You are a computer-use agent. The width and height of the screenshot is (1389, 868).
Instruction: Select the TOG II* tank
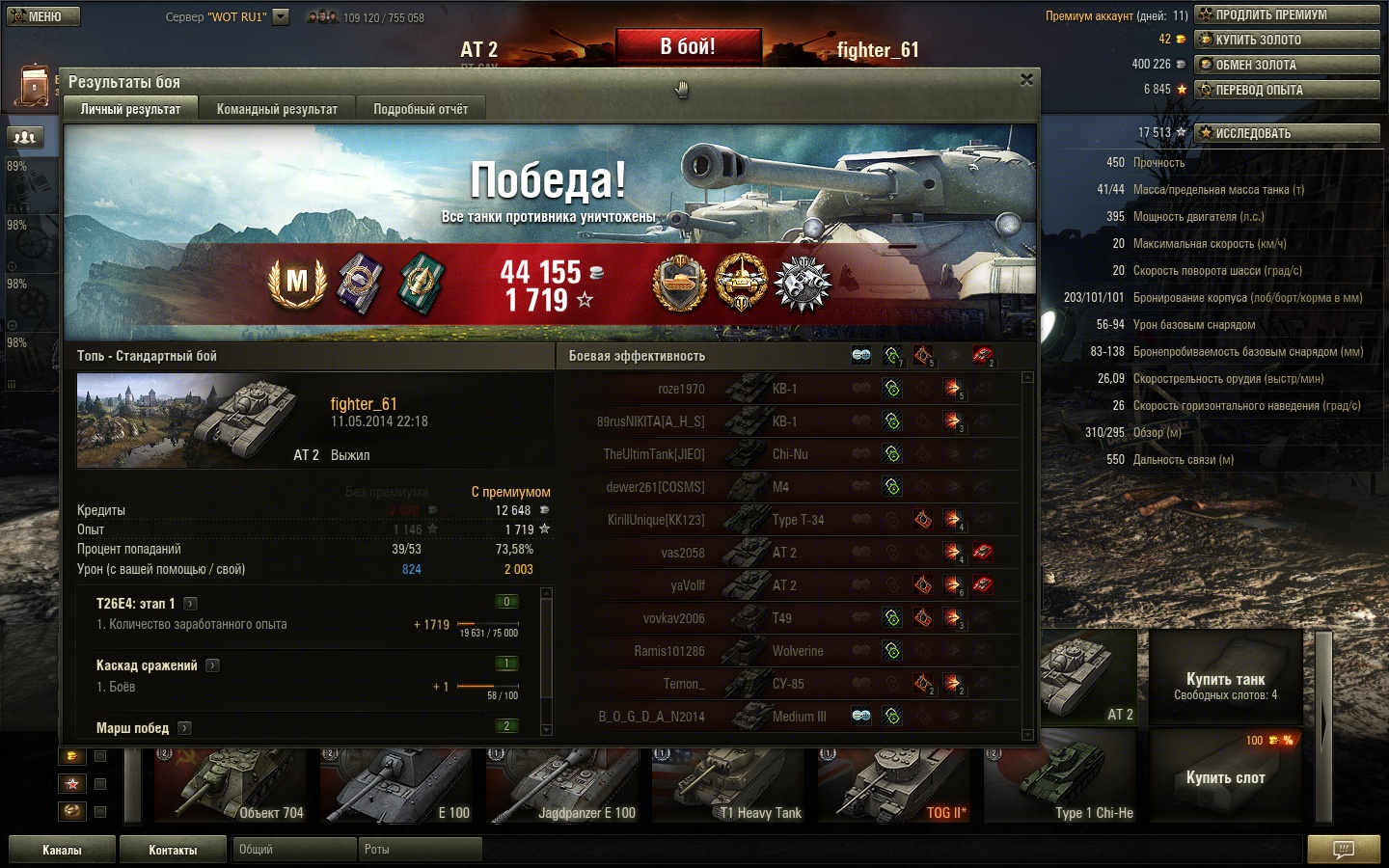click(895, 786)
